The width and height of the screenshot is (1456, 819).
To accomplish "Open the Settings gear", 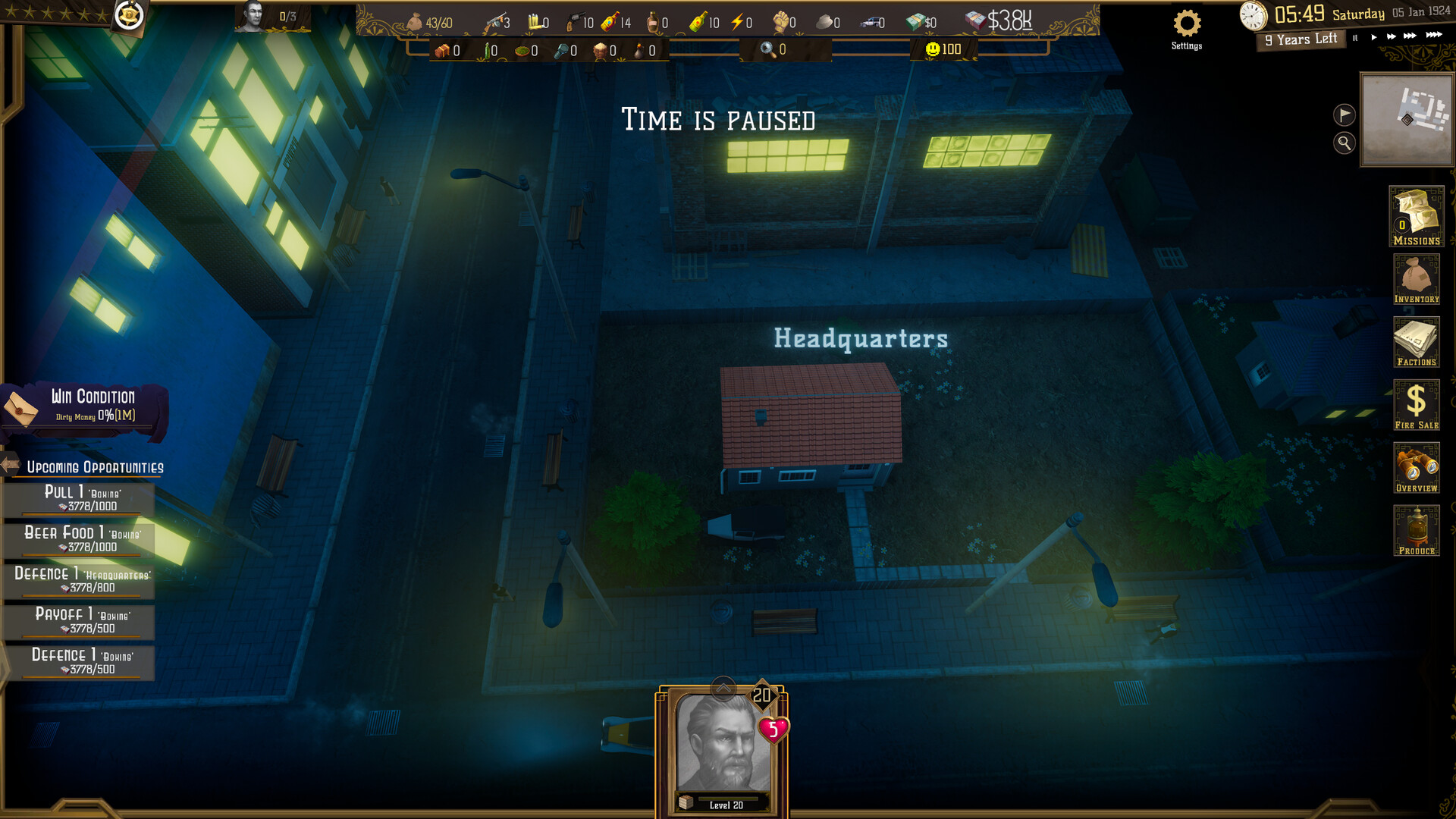I will point(1186,25).
